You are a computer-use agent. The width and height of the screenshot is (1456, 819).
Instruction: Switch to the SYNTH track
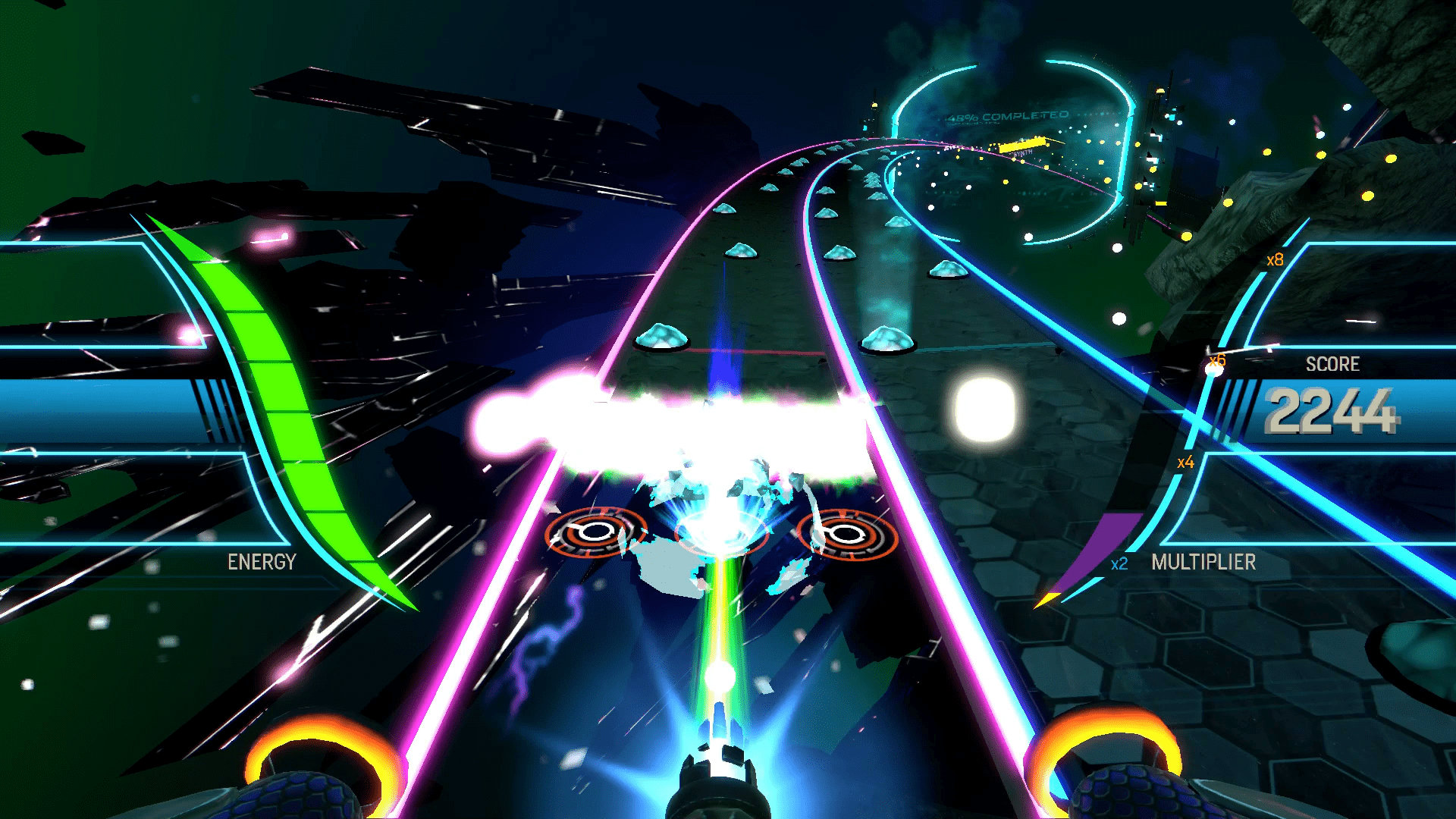click(x=1019, y=152)
